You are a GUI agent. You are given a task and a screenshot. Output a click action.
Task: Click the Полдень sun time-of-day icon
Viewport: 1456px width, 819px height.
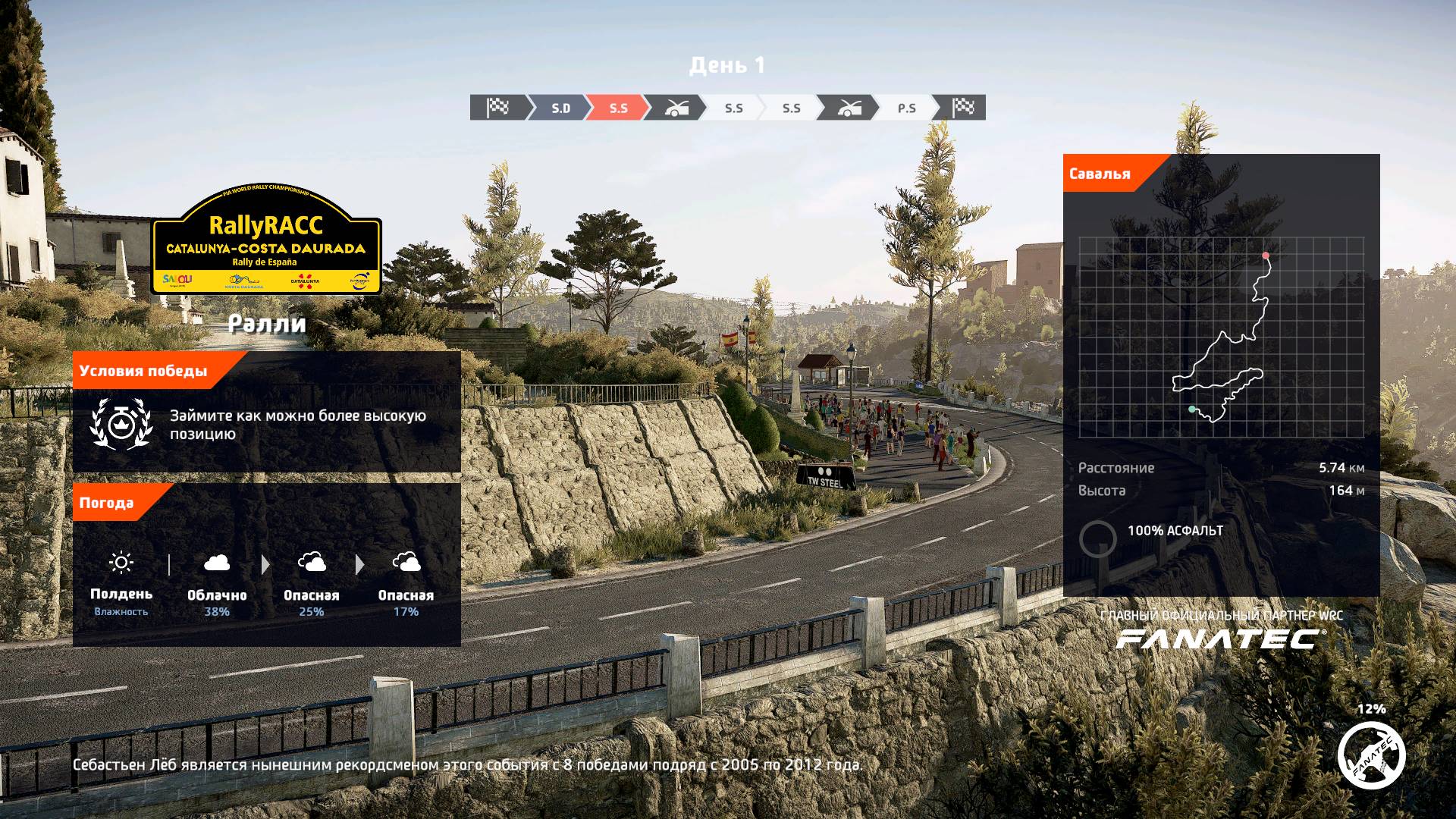pyautogui.click(x=121, y=563)
